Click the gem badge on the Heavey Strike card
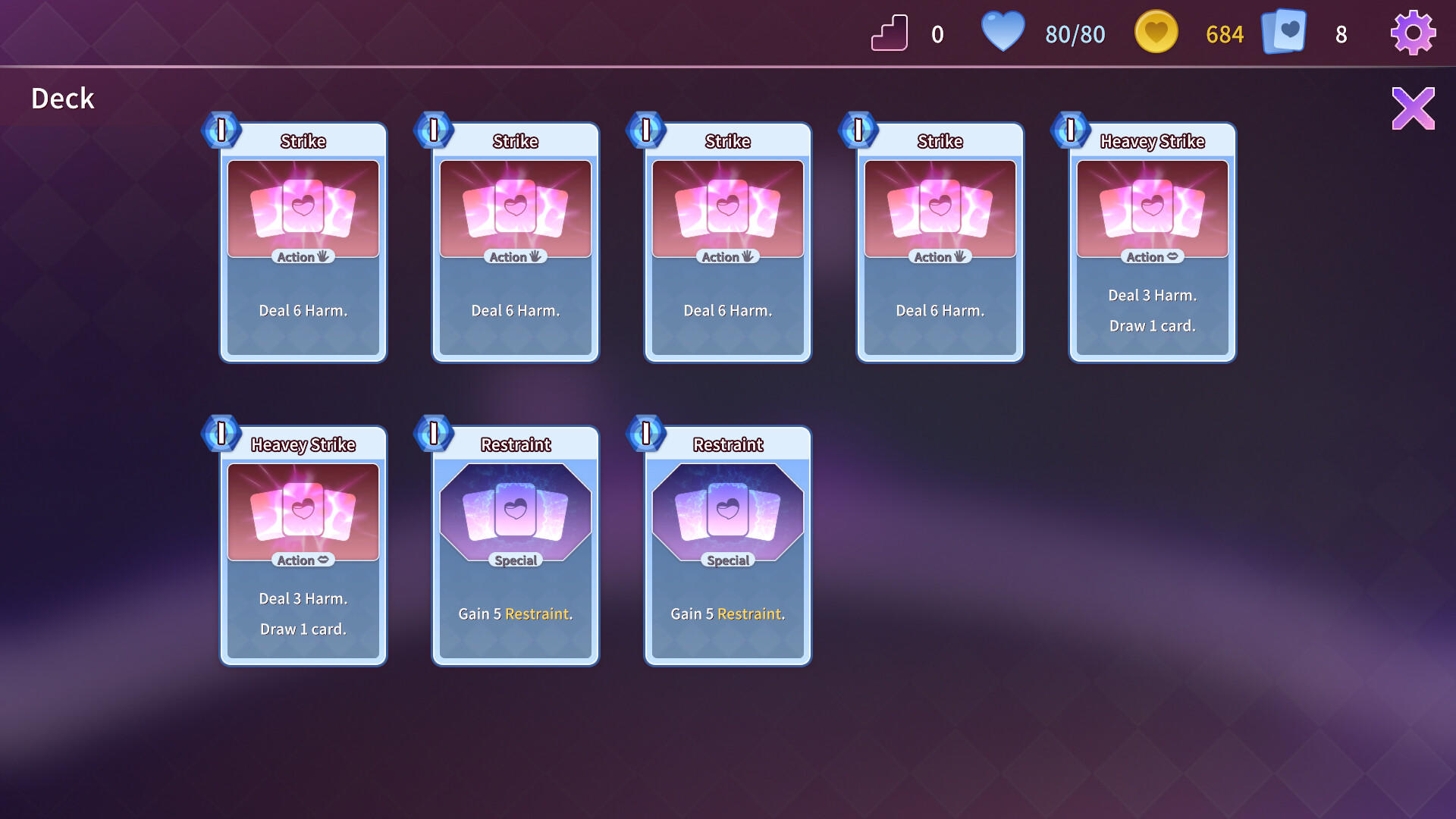 [x=1069, y=130]
